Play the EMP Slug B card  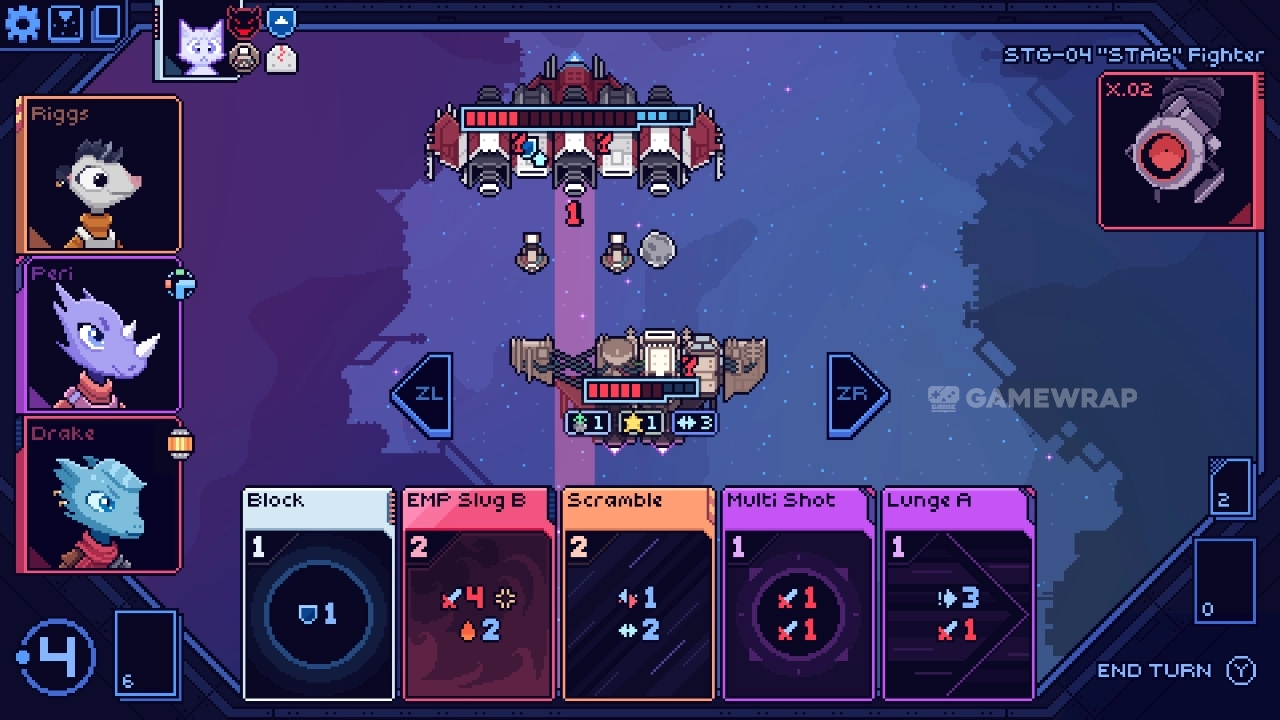click(478, 594)
